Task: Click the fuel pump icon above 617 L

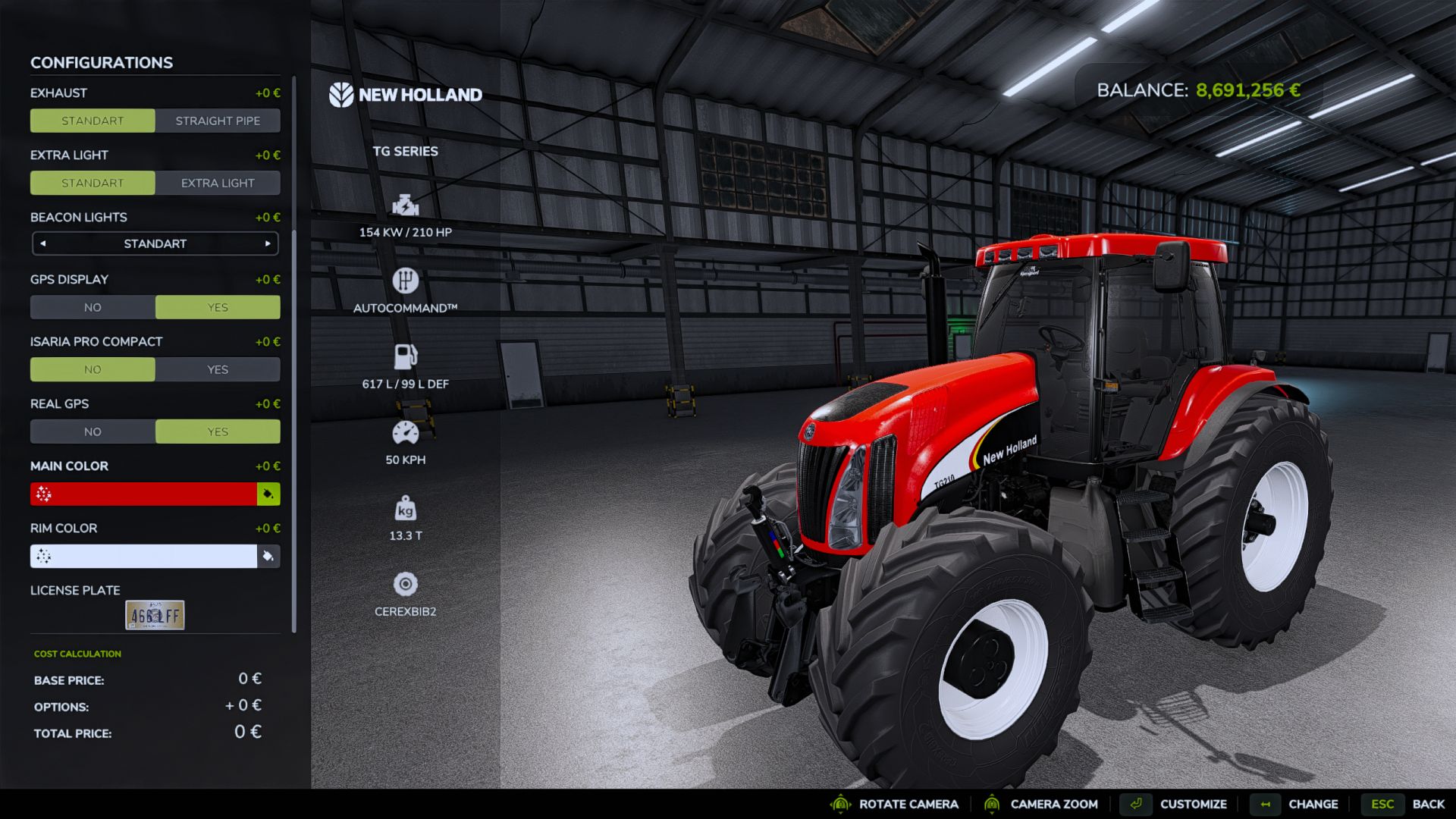Action: point(406,354)
